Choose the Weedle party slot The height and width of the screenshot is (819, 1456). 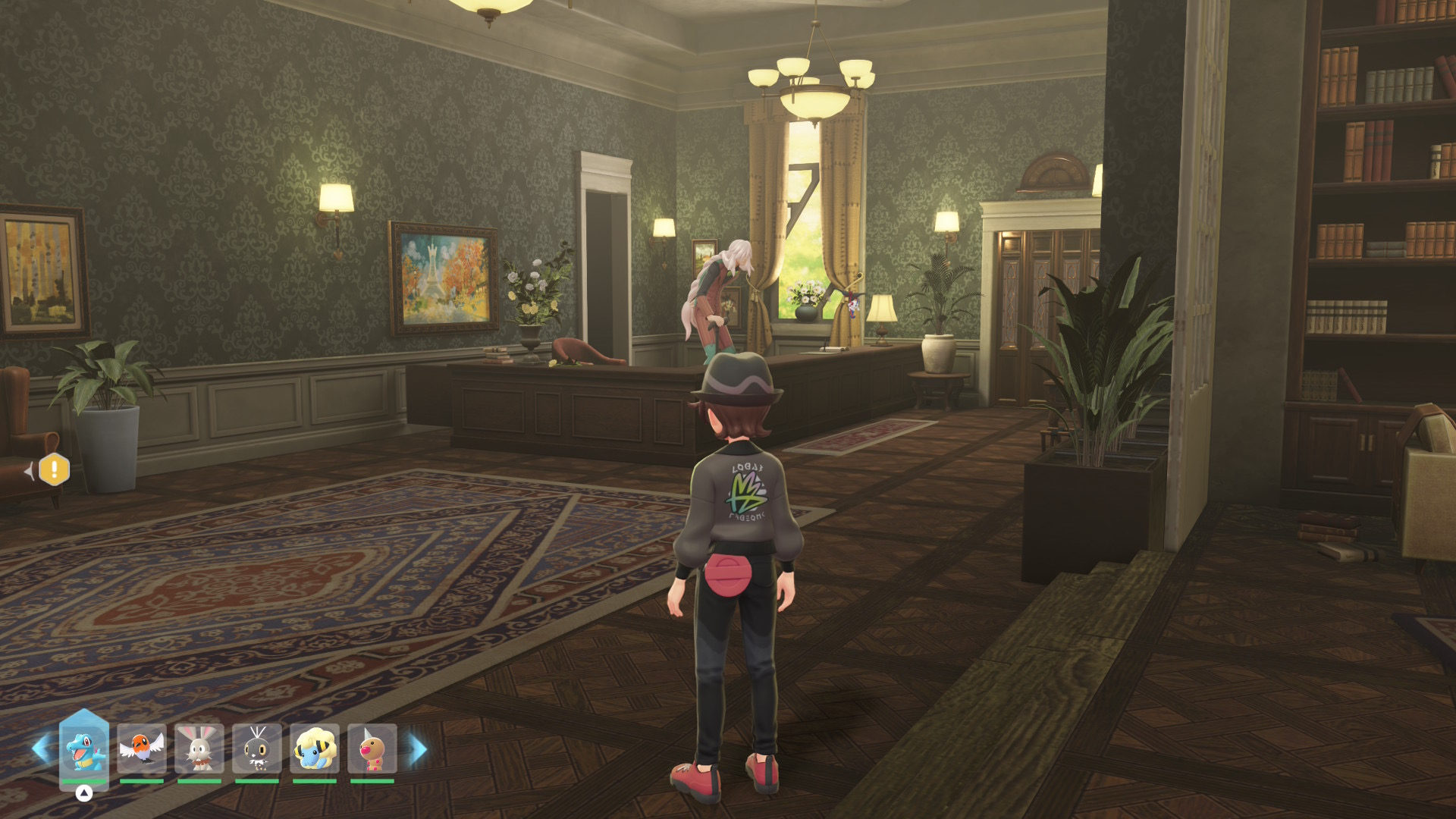[372, 748]
